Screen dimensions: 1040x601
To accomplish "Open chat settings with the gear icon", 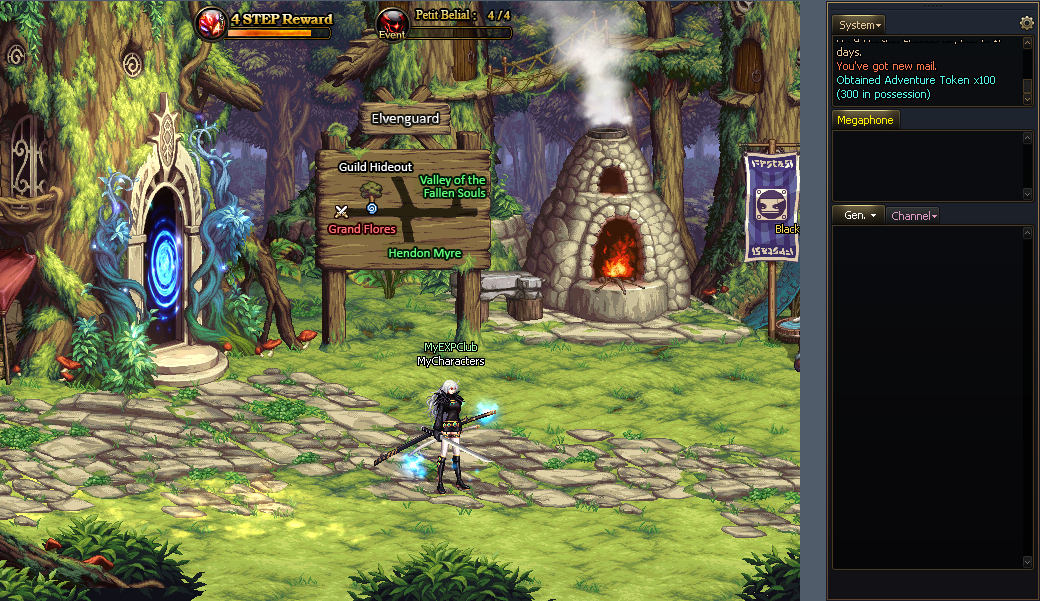I will 1026,24.
